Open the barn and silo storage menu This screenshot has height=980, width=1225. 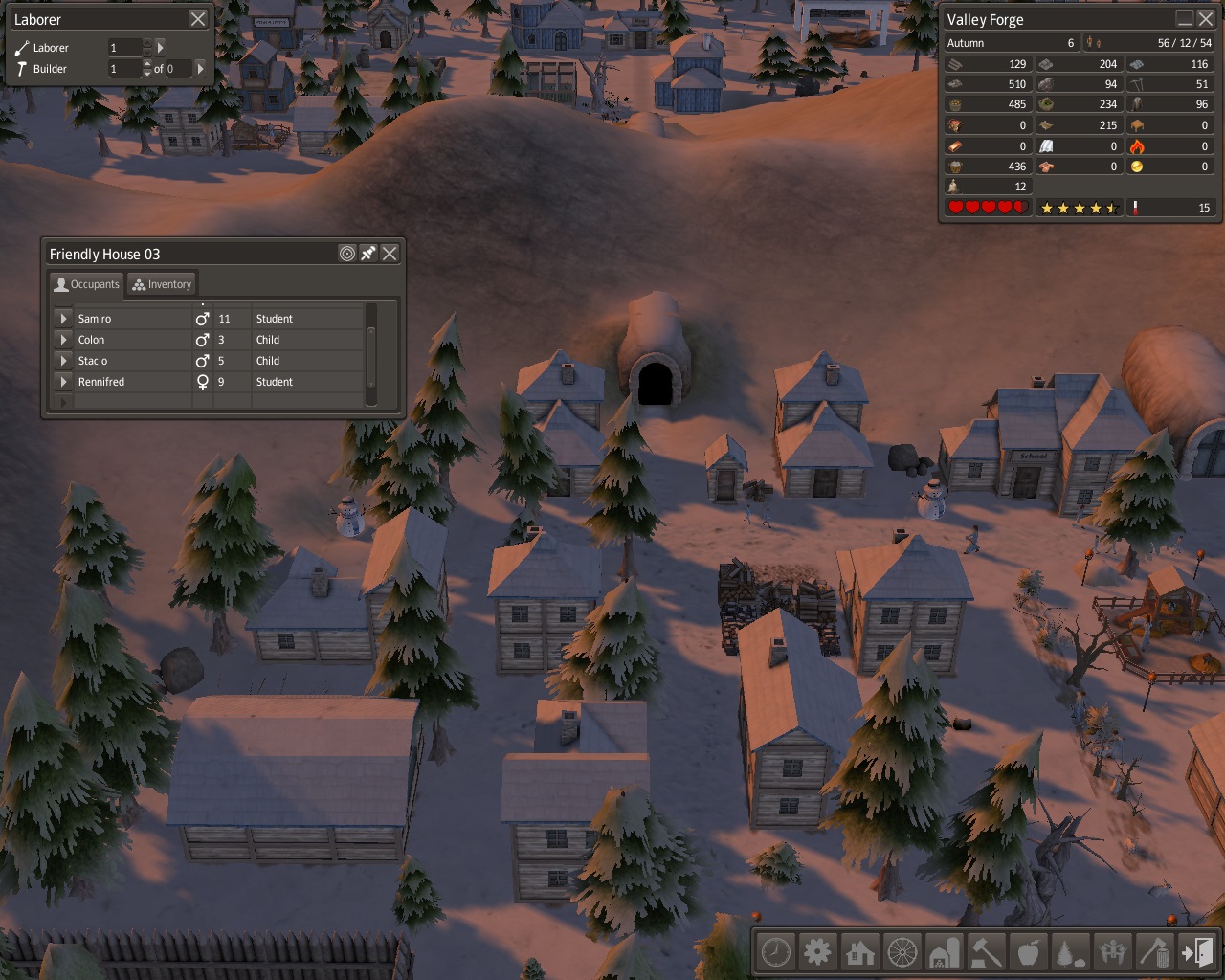(x=945, y=952)
